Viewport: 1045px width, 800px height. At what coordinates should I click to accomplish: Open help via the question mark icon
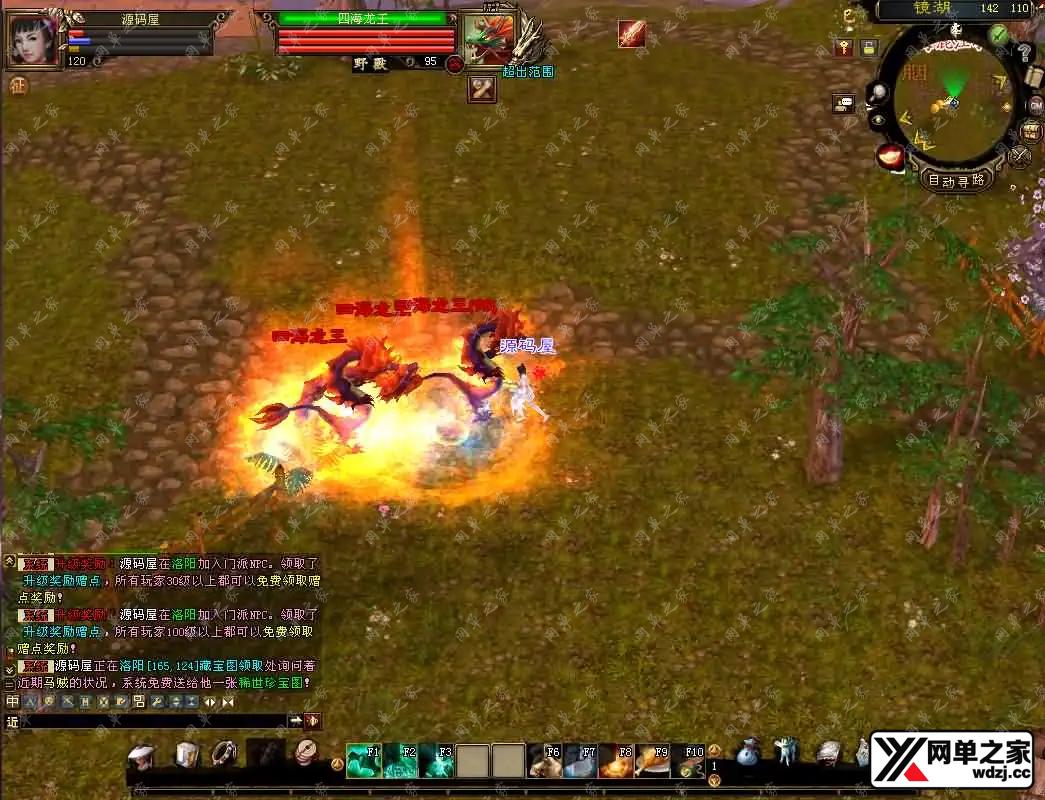(x=1025, y=53)
